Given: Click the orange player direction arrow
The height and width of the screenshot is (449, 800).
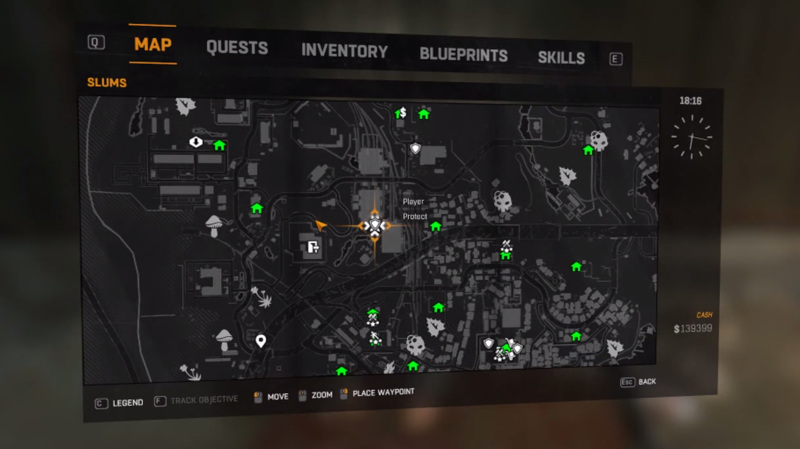Looking at the screenshot, I should pos(321,225).
